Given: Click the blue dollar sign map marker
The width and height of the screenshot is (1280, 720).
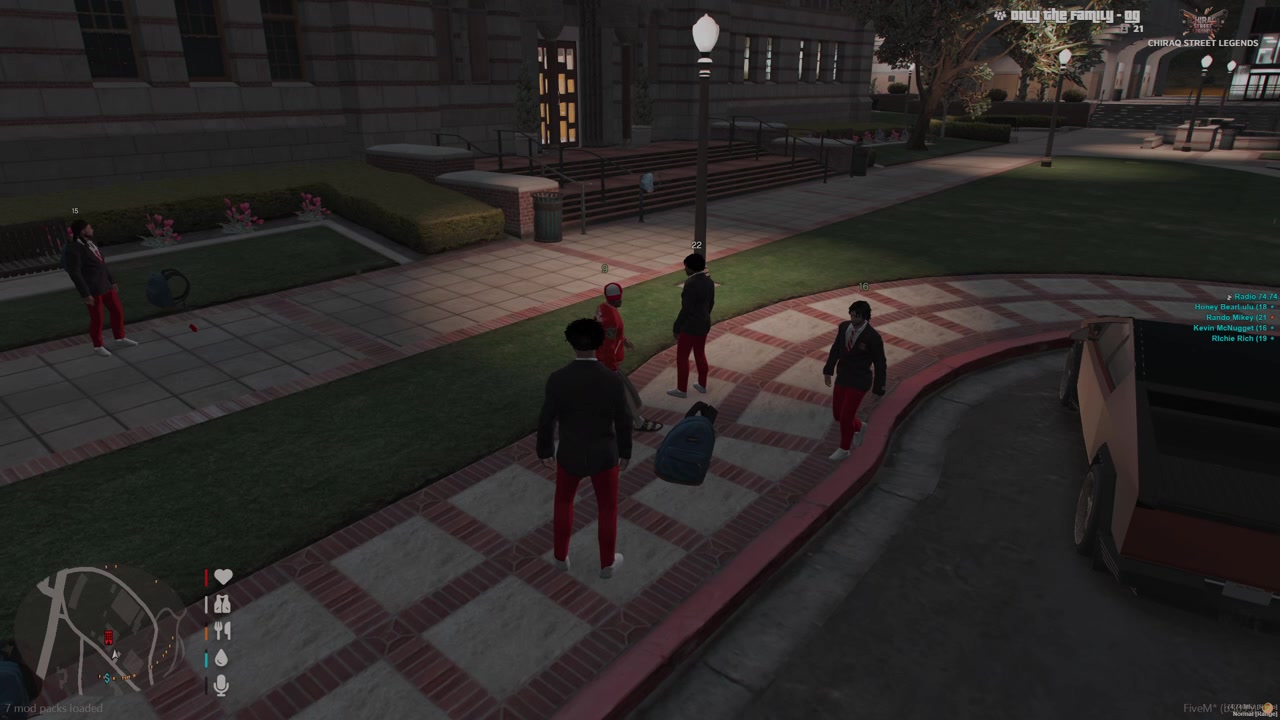Looking at the screenshot, I should click(x=107, y=677).
